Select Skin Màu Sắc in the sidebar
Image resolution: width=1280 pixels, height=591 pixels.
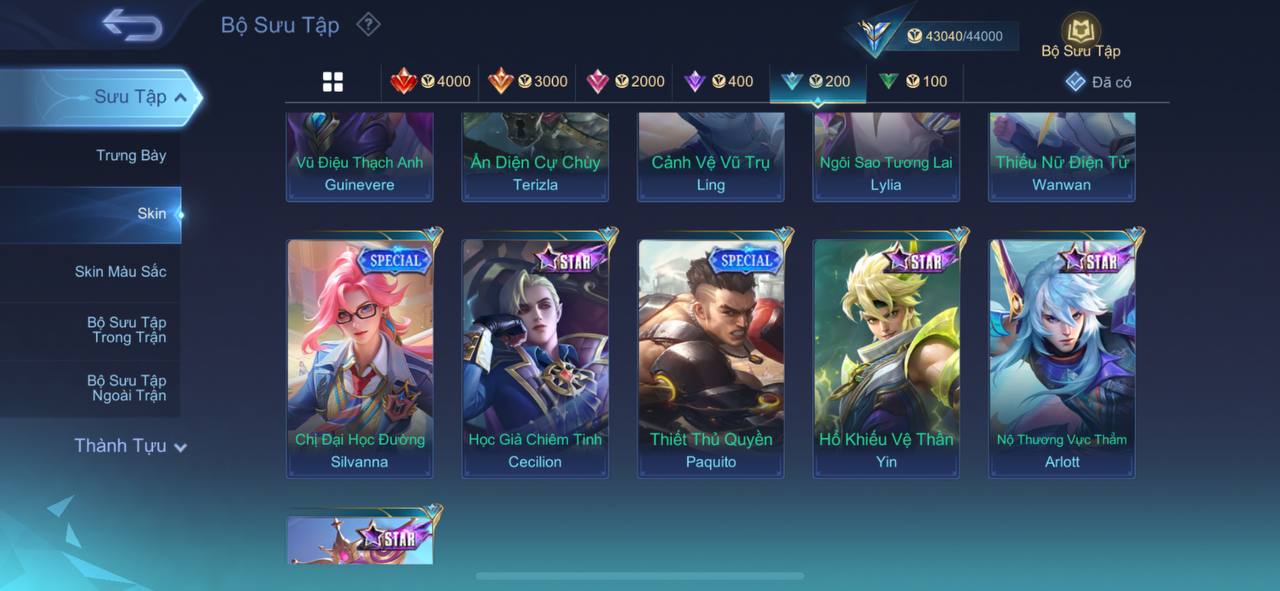pyautogui.click(x=120, y=271)
